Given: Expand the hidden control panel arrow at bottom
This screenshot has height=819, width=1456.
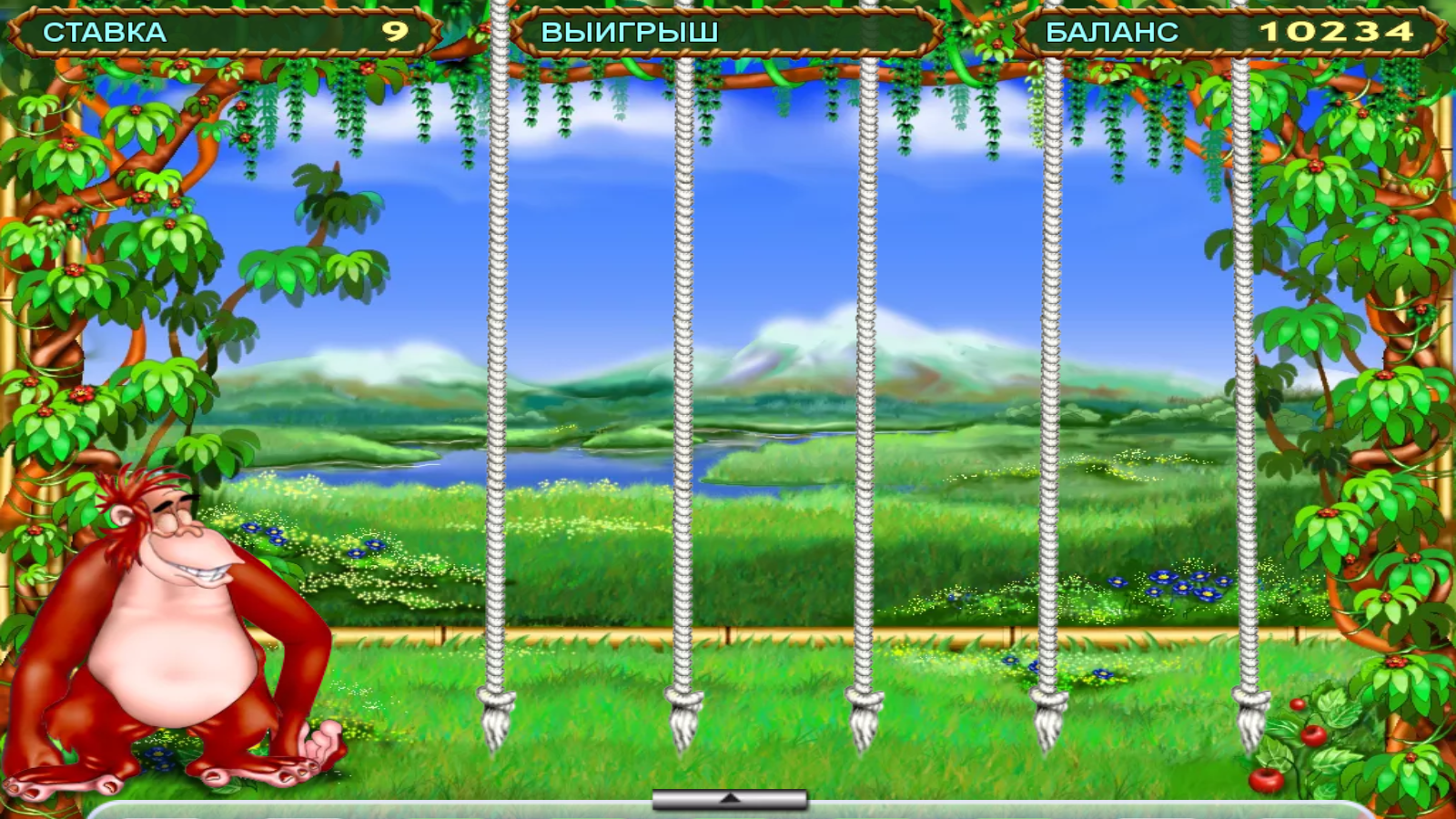Looking at the screenshot, I should tap(728, 796).
